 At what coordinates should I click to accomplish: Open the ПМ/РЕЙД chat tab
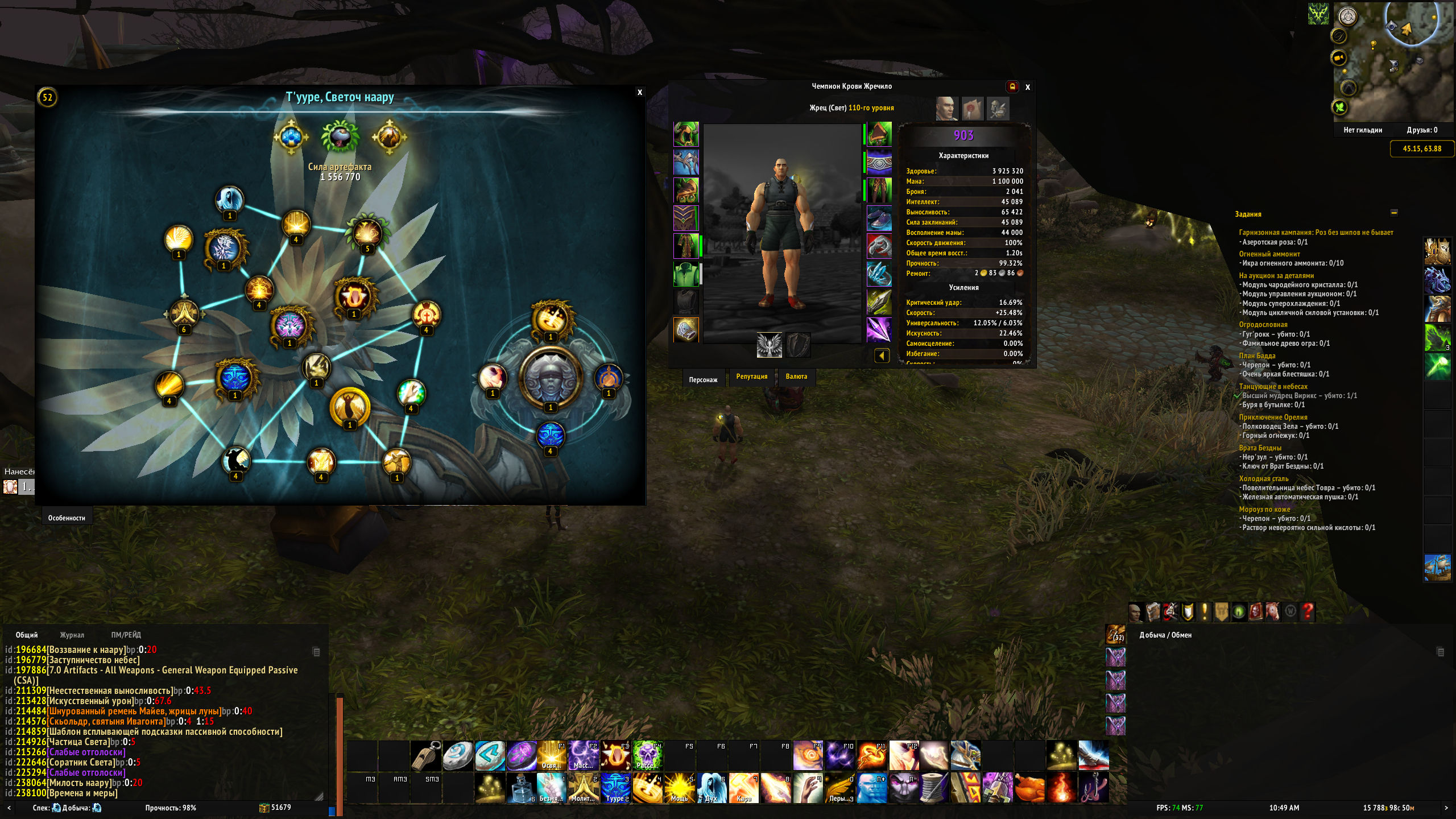tap(126, 635)
